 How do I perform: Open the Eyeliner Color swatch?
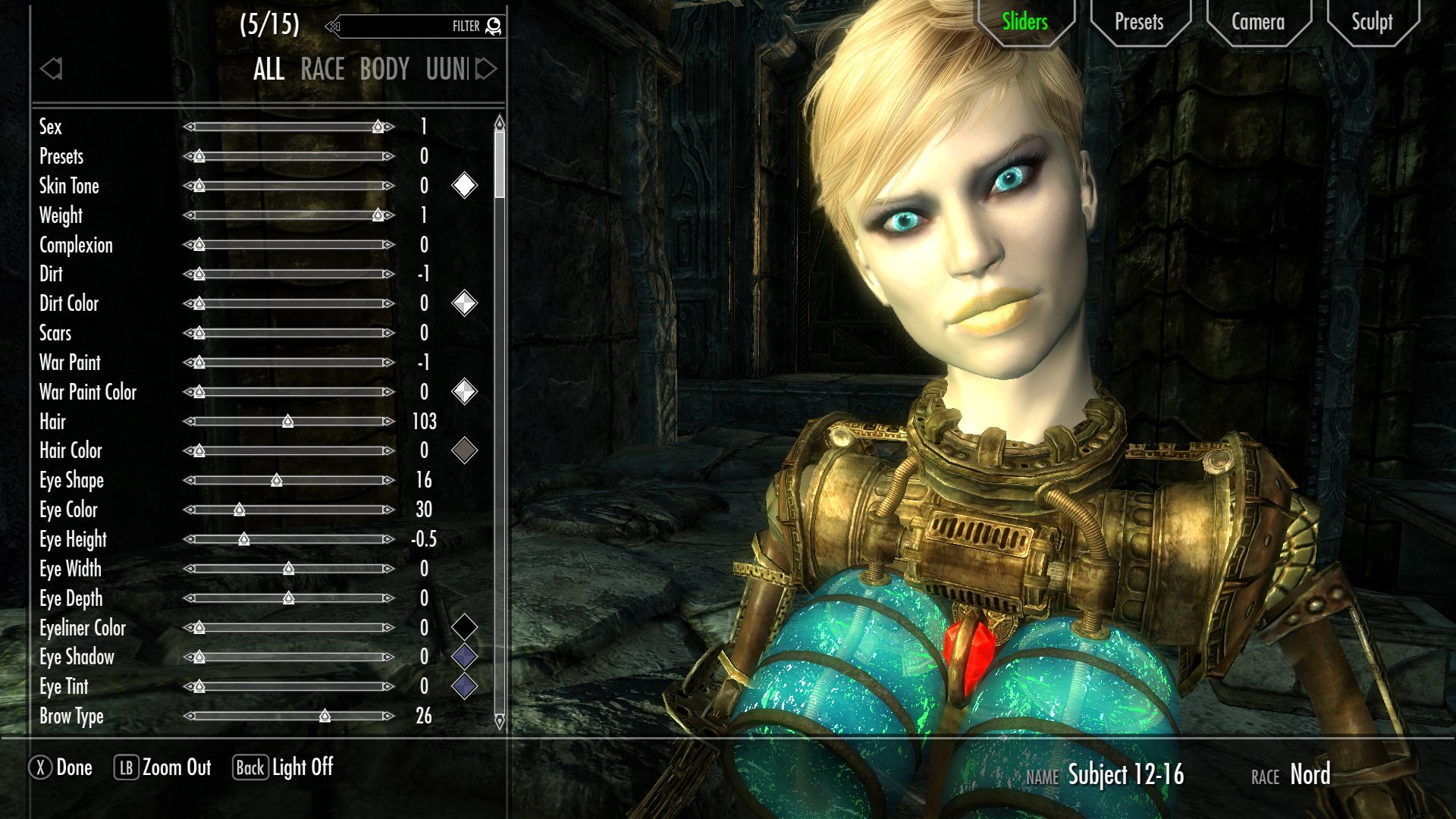[465, 628]
